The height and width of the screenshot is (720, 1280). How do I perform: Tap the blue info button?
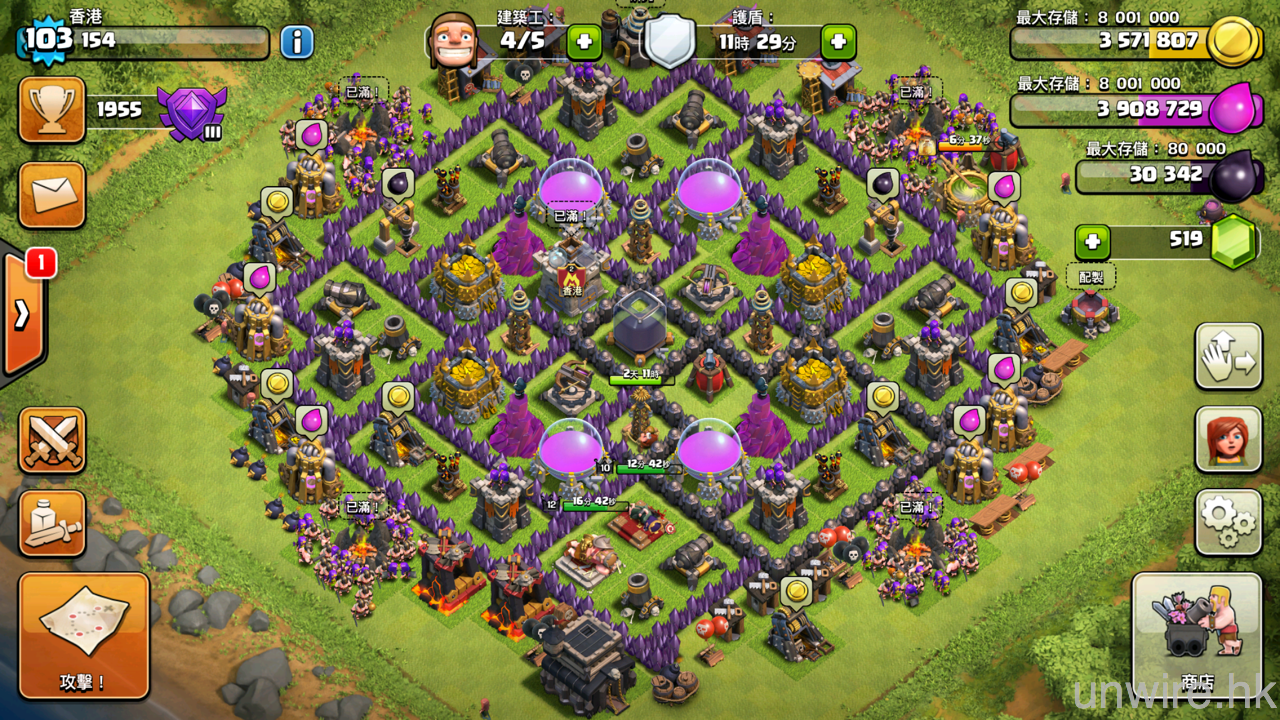point(296,42)
